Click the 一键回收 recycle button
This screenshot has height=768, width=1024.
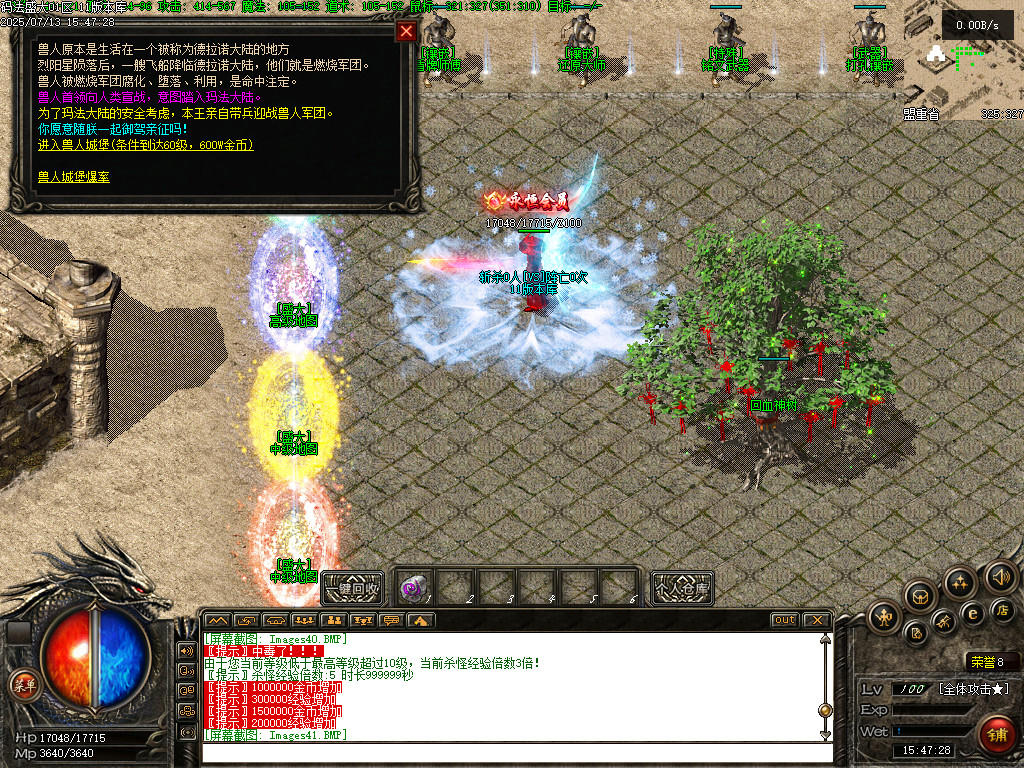pyautogui.click(x=352, y=588)
